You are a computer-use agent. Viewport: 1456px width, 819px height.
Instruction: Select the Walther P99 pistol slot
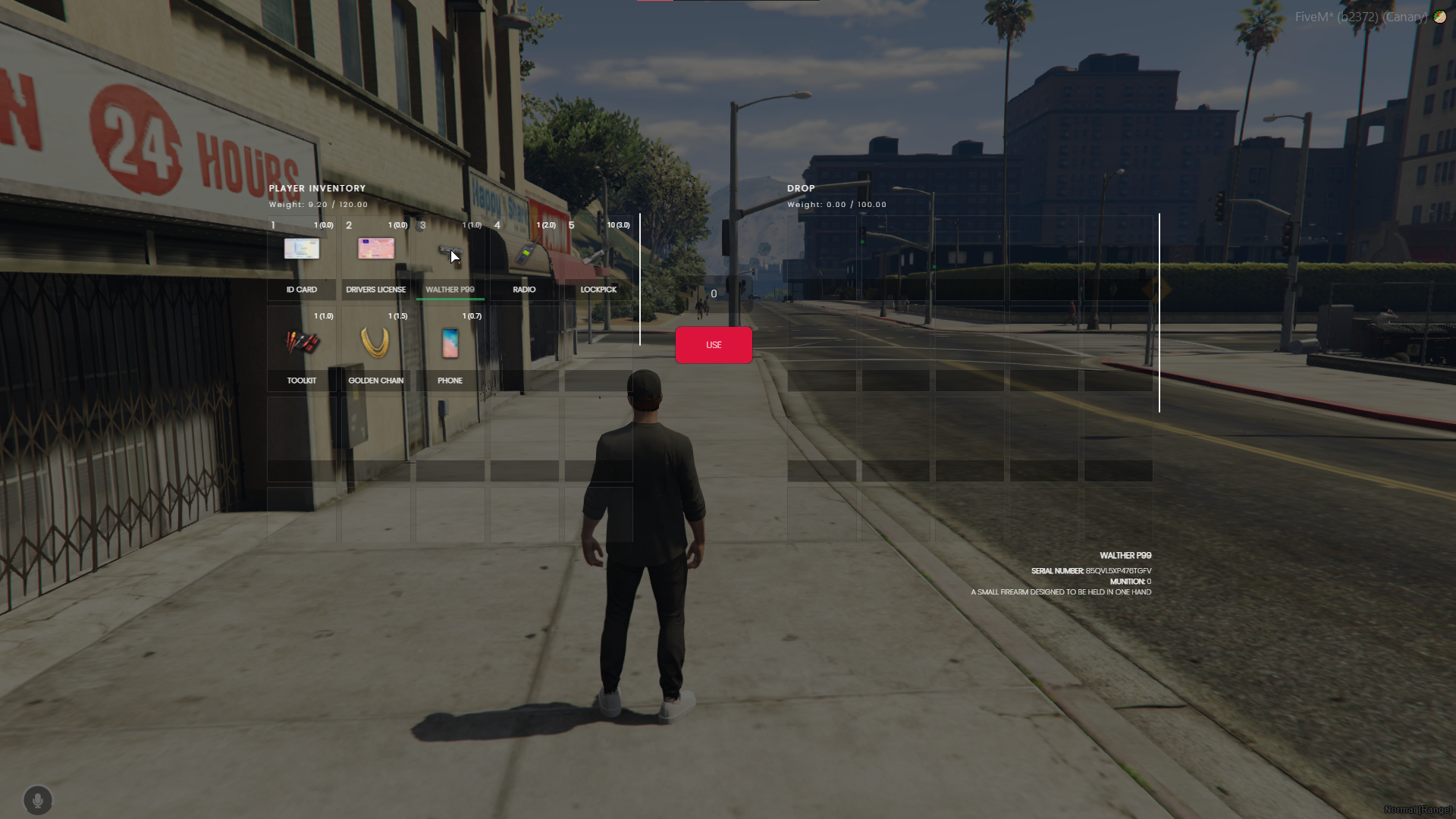click(450, 254)
